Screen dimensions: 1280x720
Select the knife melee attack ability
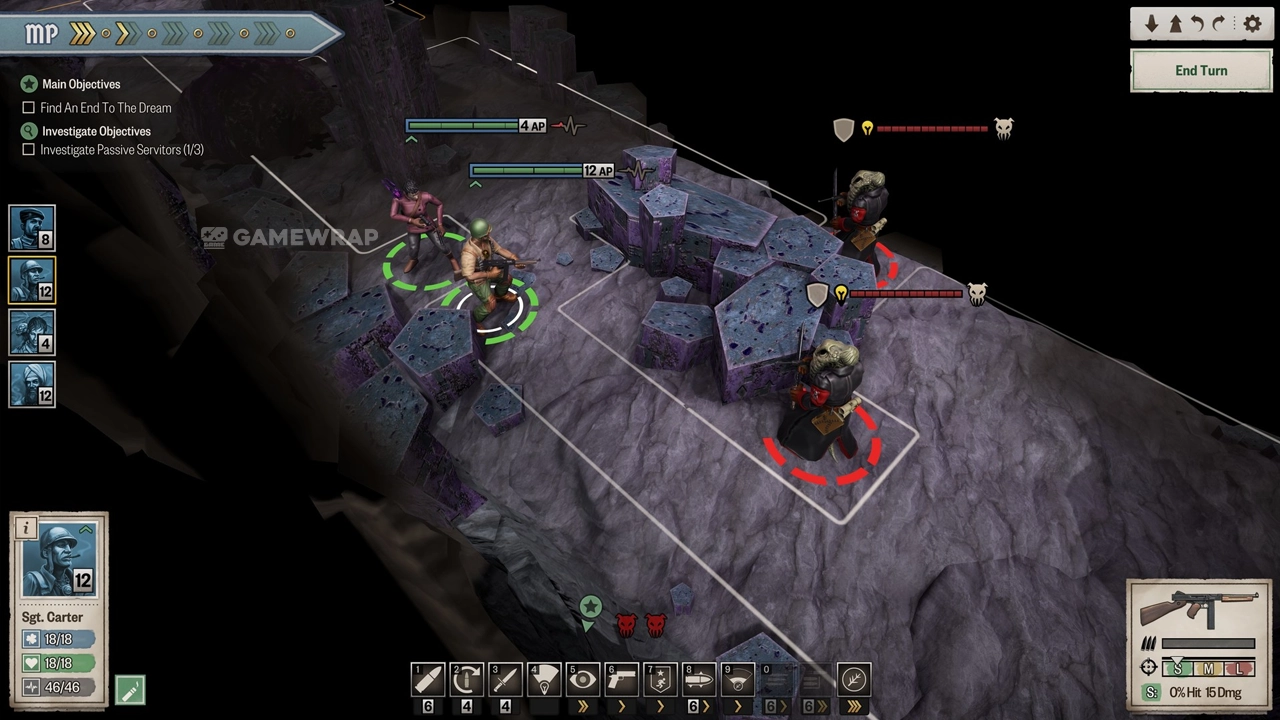pyautogui.click(x=505, y=680)
